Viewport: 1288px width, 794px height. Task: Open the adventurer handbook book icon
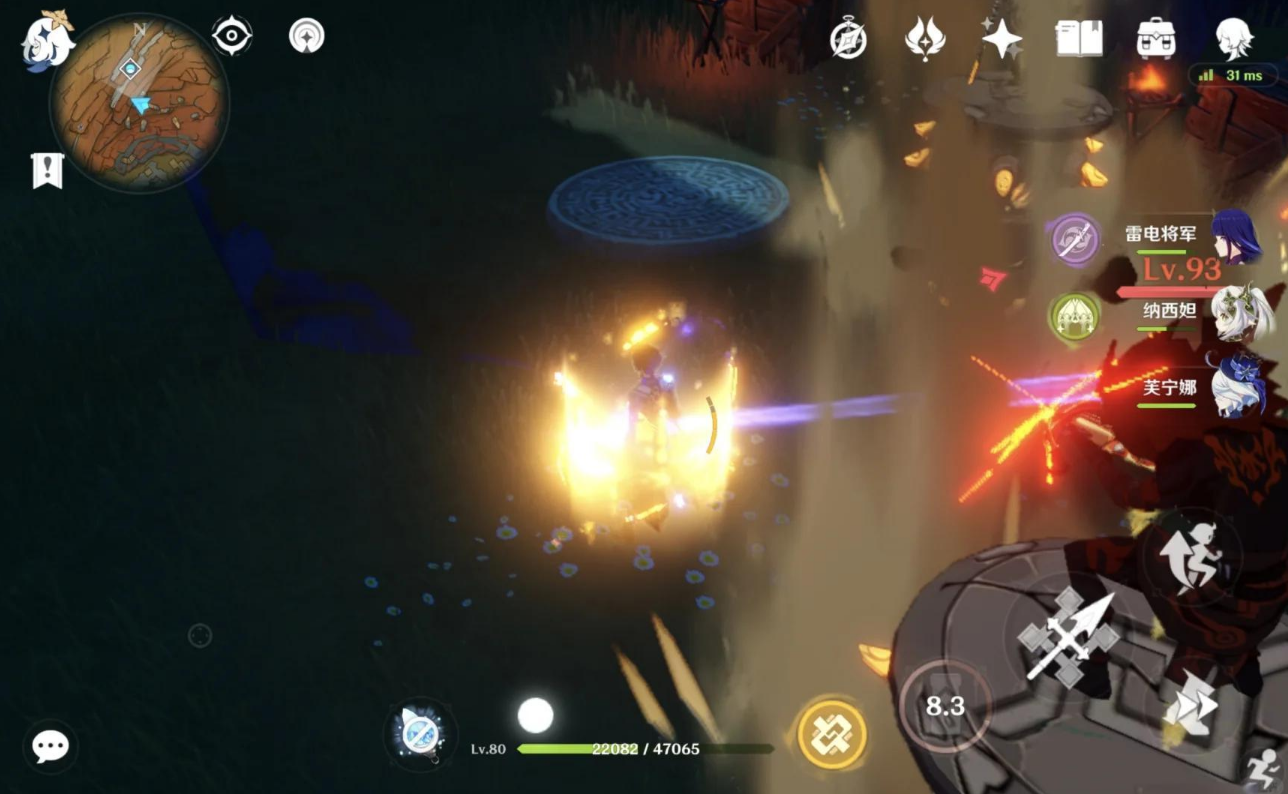(1079, 39)
